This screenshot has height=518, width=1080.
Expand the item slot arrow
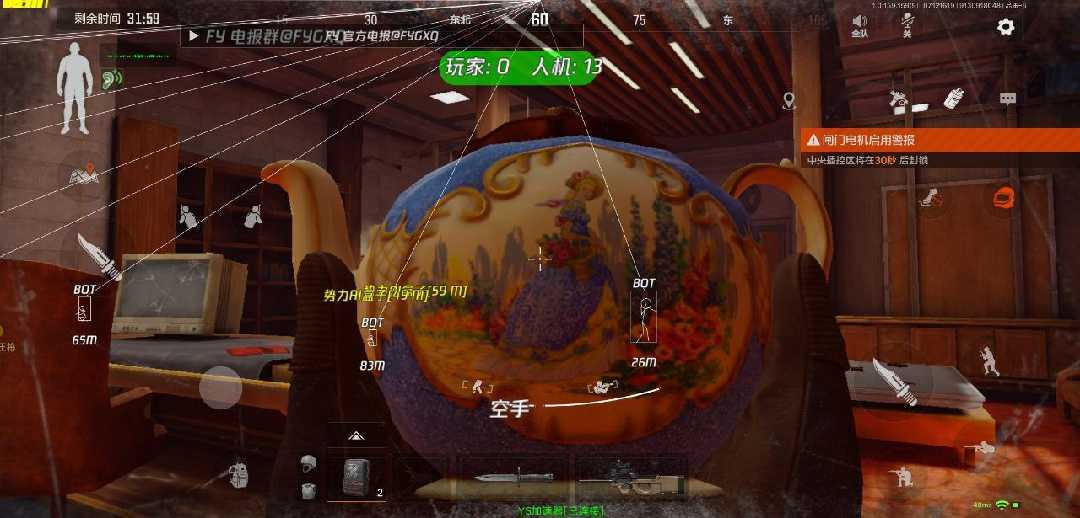click(355, 436)
